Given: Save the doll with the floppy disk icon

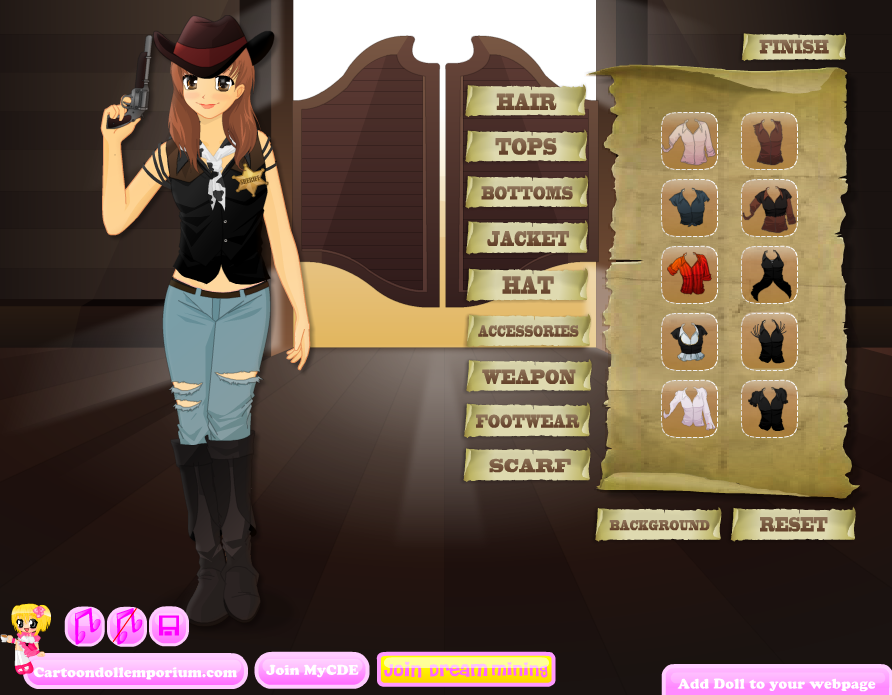Looking at the screenshot, I should [169, 627].
